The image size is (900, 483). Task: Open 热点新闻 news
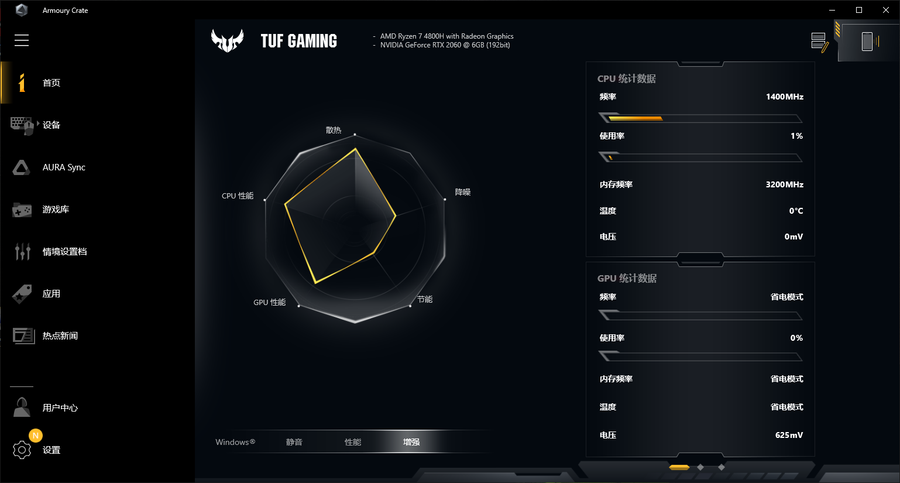[x=59, y=336]
